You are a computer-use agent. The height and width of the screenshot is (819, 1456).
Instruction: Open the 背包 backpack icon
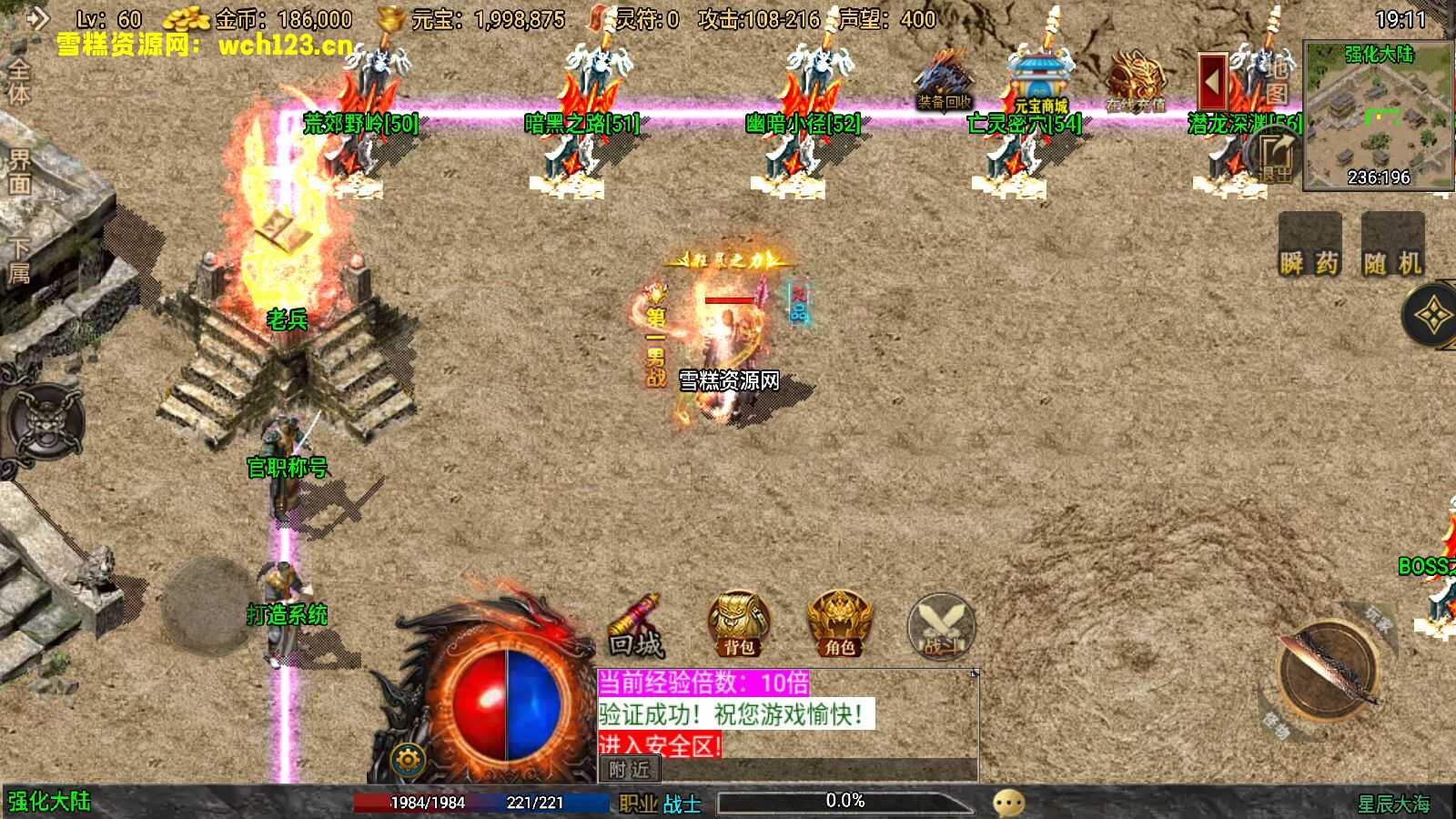click(739, 625)
